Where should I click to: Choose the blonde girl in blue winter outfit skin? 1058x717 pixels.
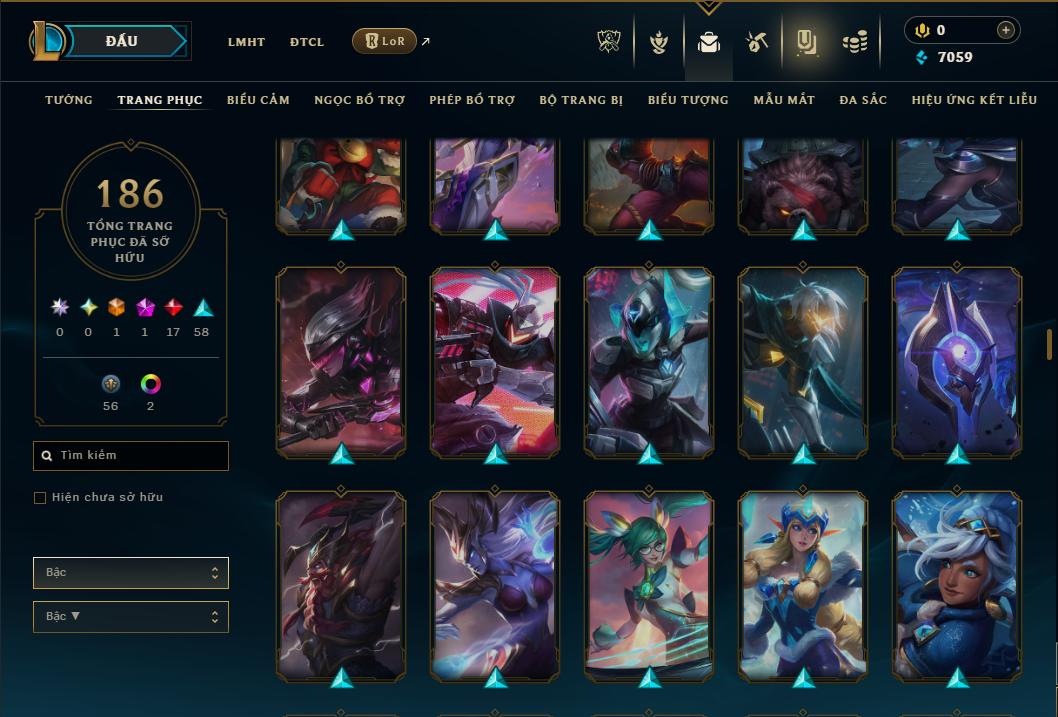803,585
